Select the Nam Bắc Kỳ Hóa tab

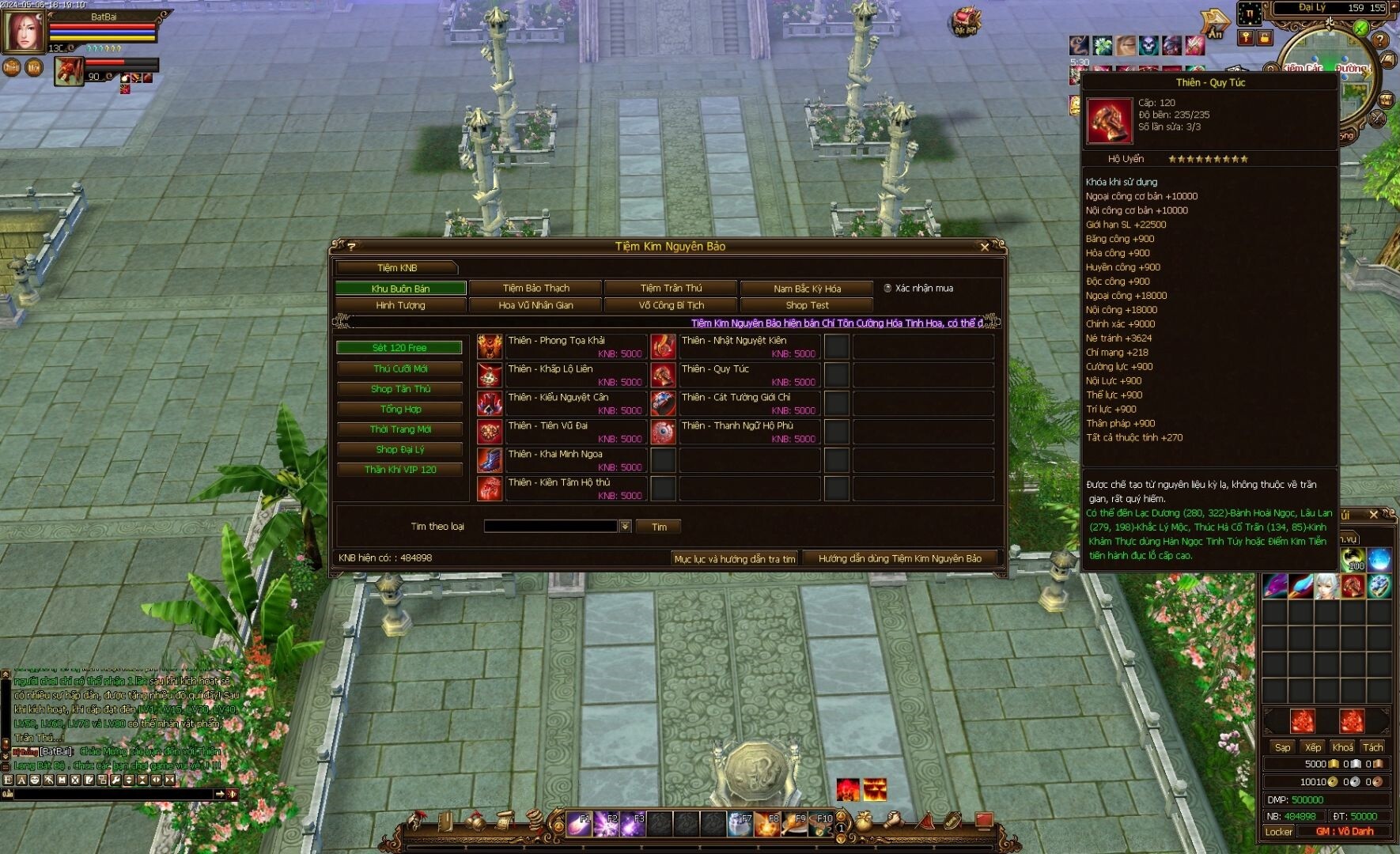pos(807,289)
